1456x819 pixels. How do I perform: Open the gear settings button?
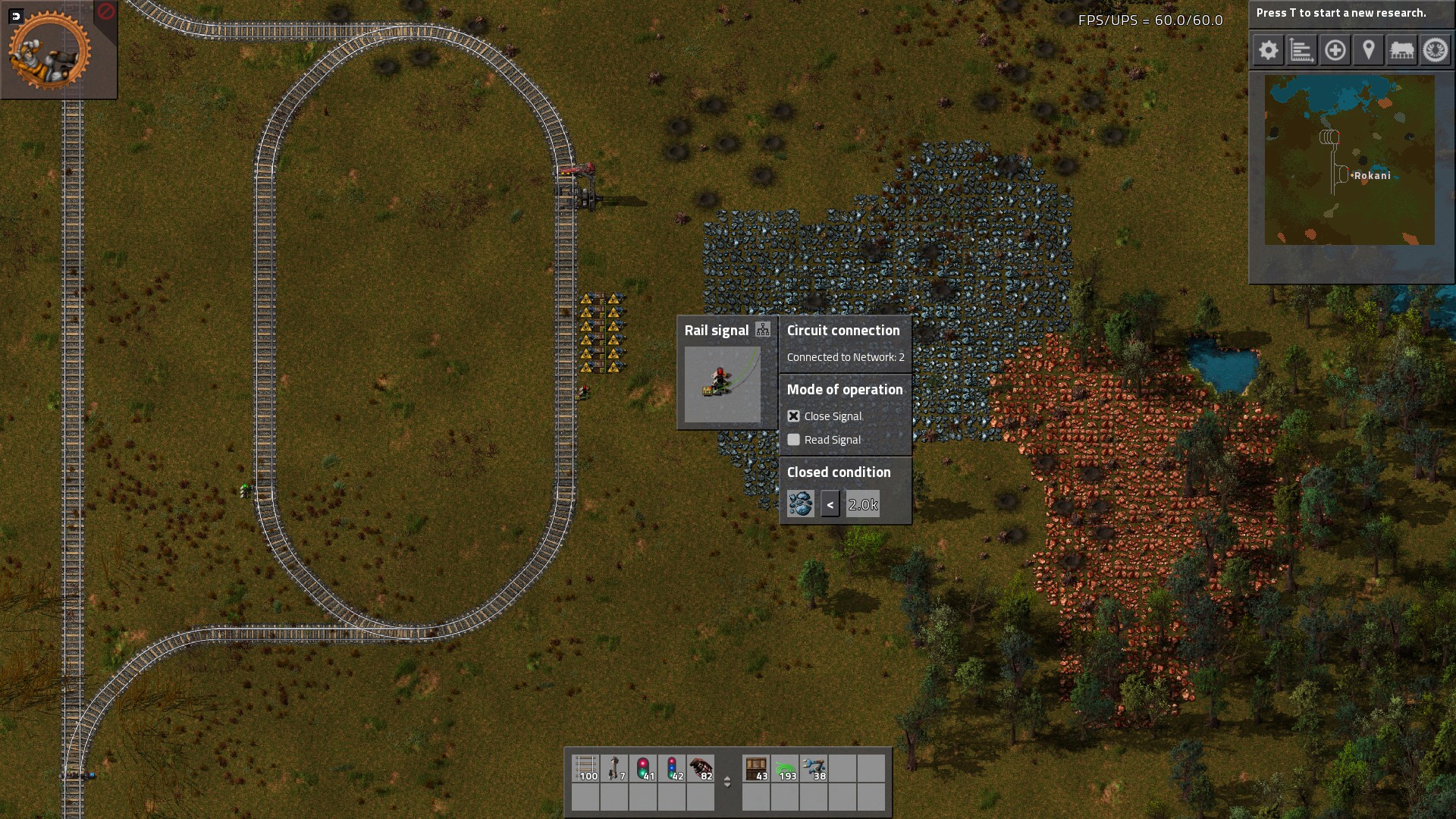[x=1269, y=51]
